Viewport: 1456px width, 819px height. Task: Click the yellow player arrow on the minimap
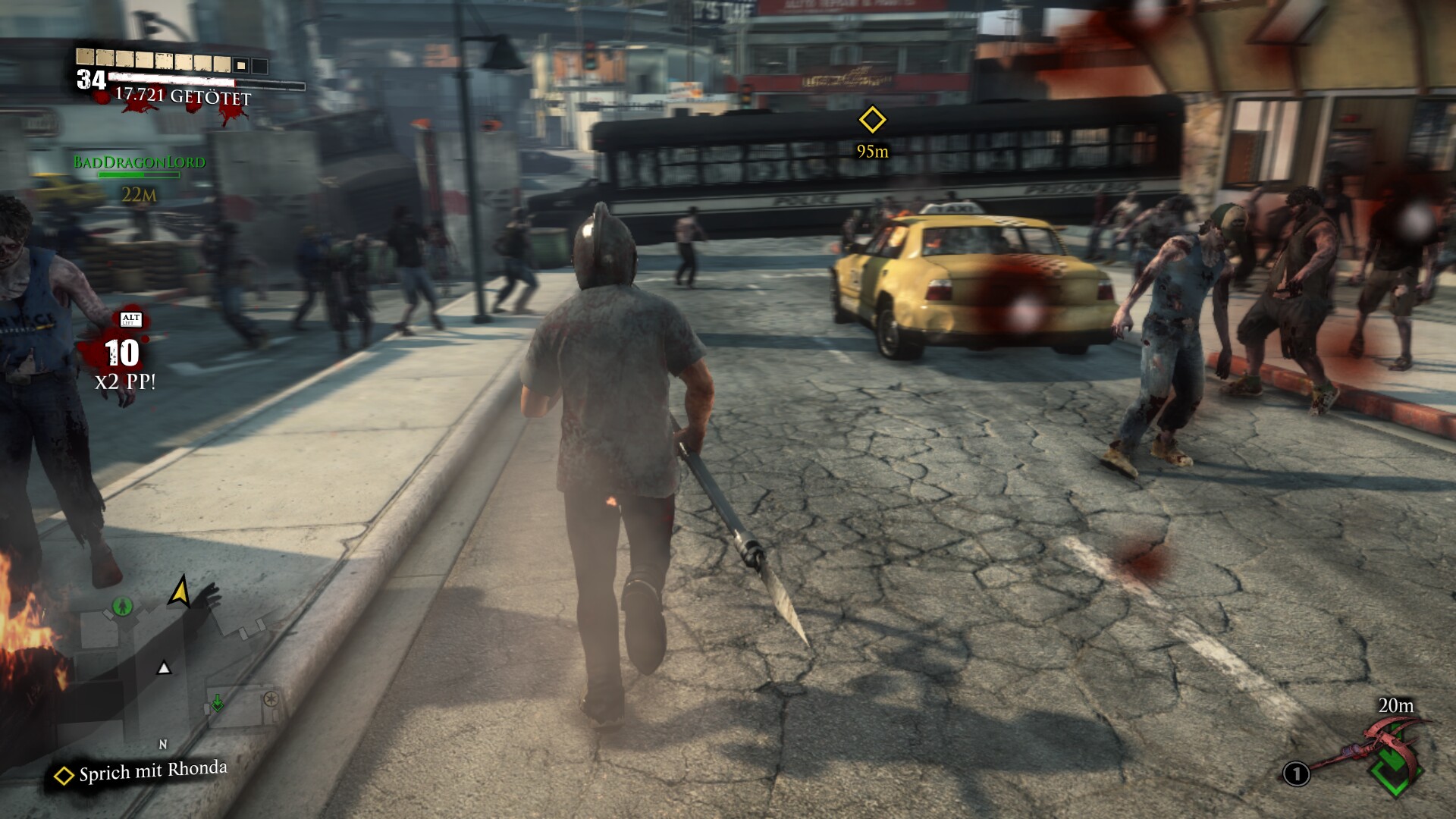(x=180, y=591)
